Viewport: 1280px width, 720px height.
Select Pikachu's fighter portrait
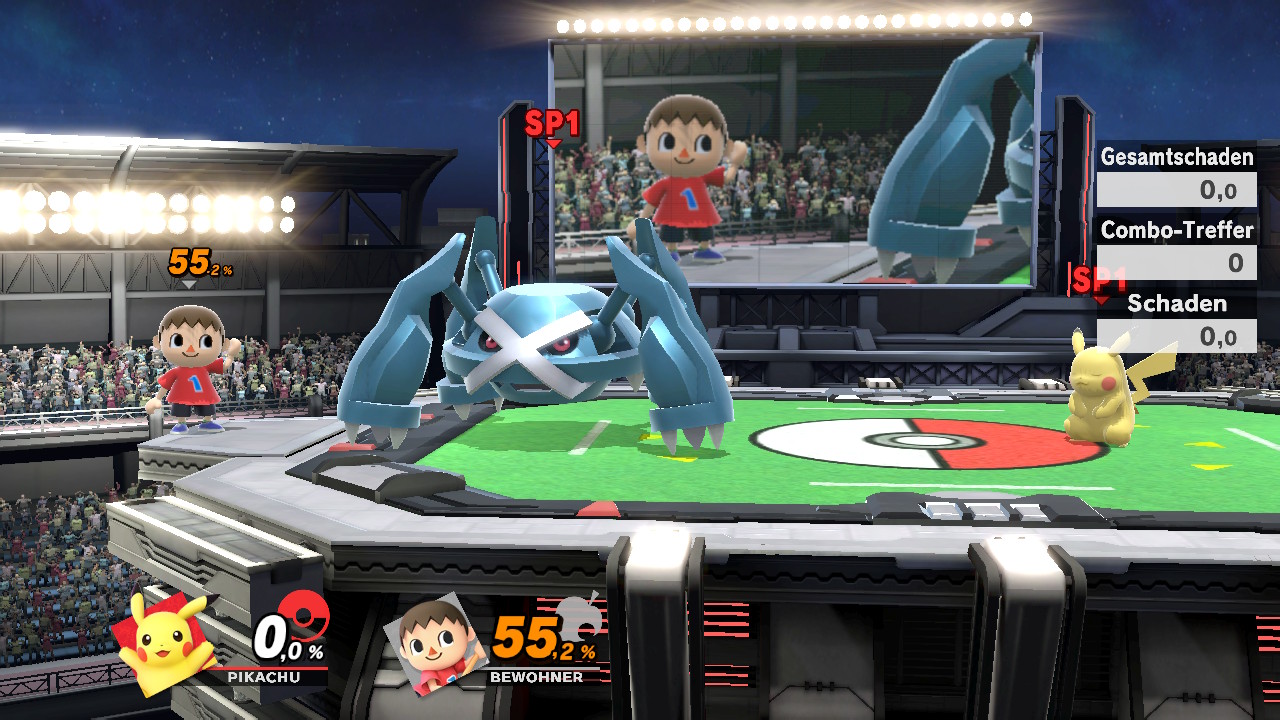(x=165, y=640)
